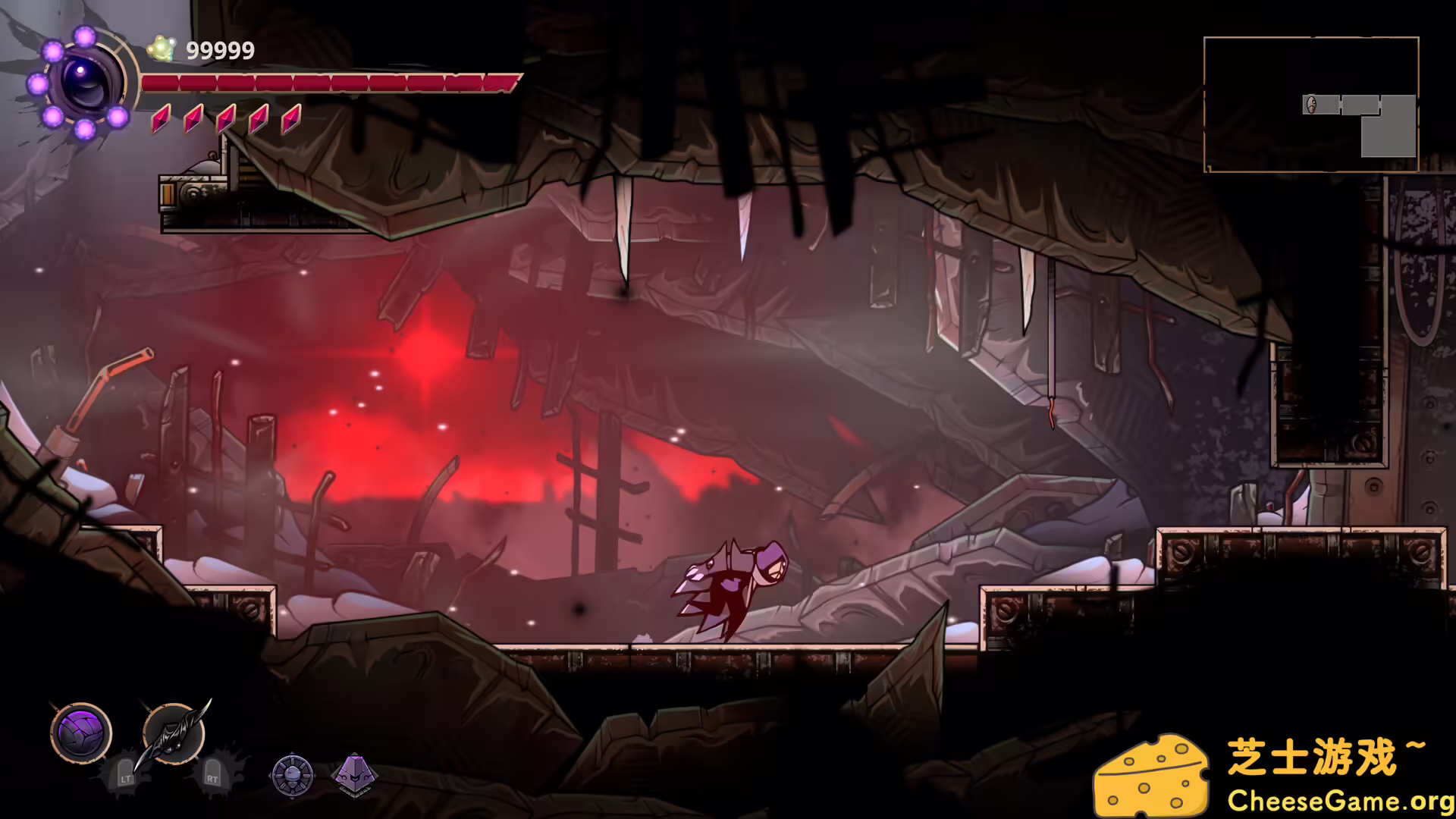Select the purple cracked orb ability
The width and height of the screenshot is (1456, 819).
click(x=81, y=733)
